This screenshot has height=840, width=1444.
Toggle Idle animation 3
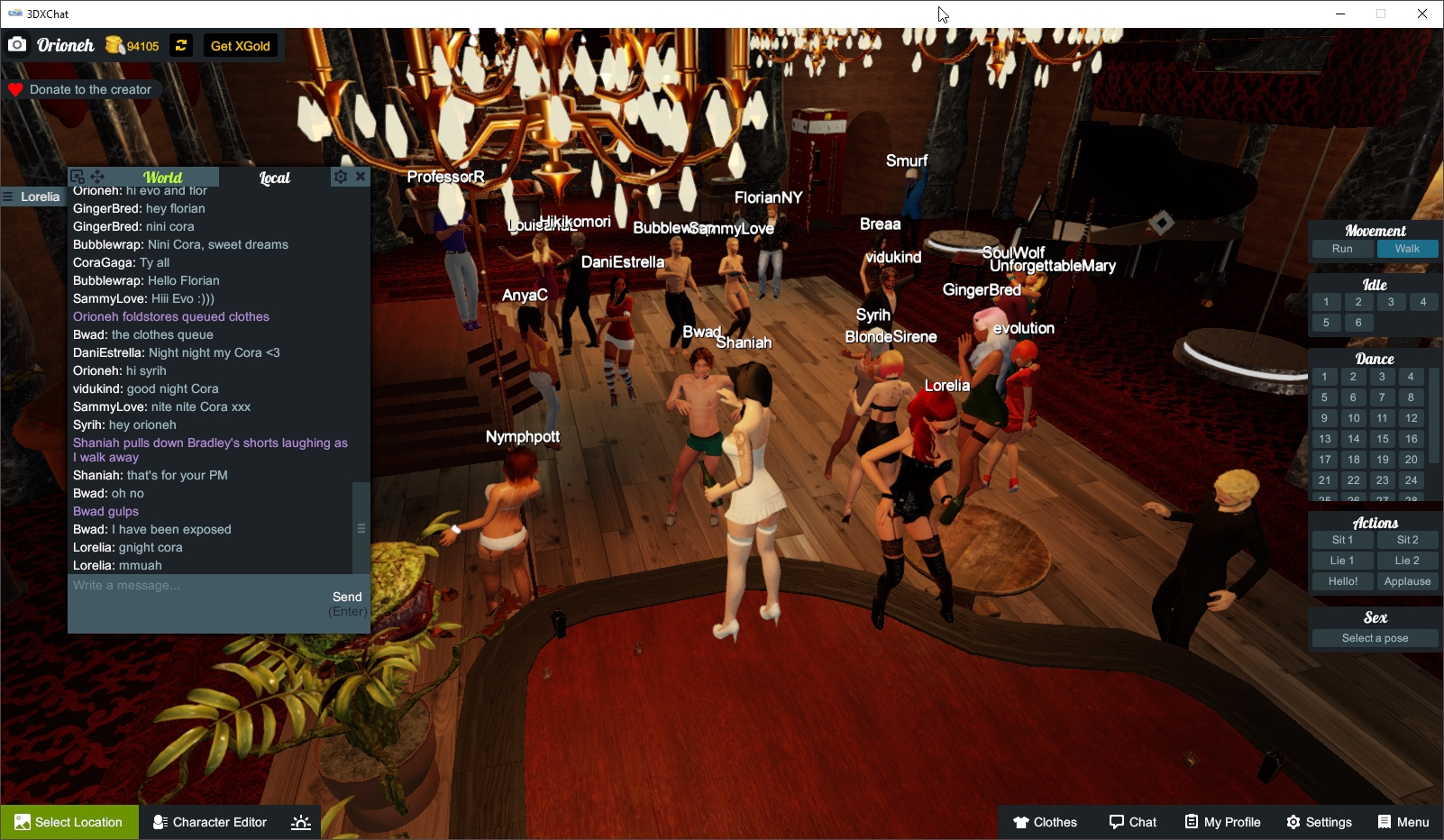coord(1392,302)
